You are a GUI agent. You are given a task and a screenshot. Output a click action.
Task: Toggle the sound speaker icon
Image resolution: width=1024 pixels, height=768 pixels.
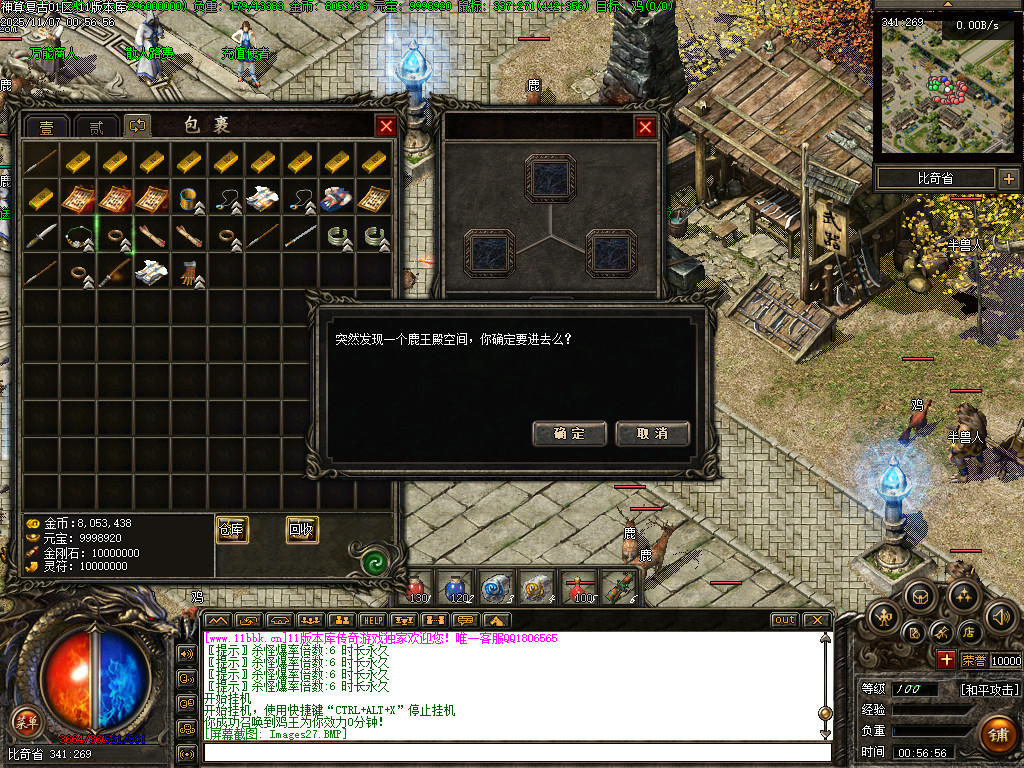(x=1000, y=615)
